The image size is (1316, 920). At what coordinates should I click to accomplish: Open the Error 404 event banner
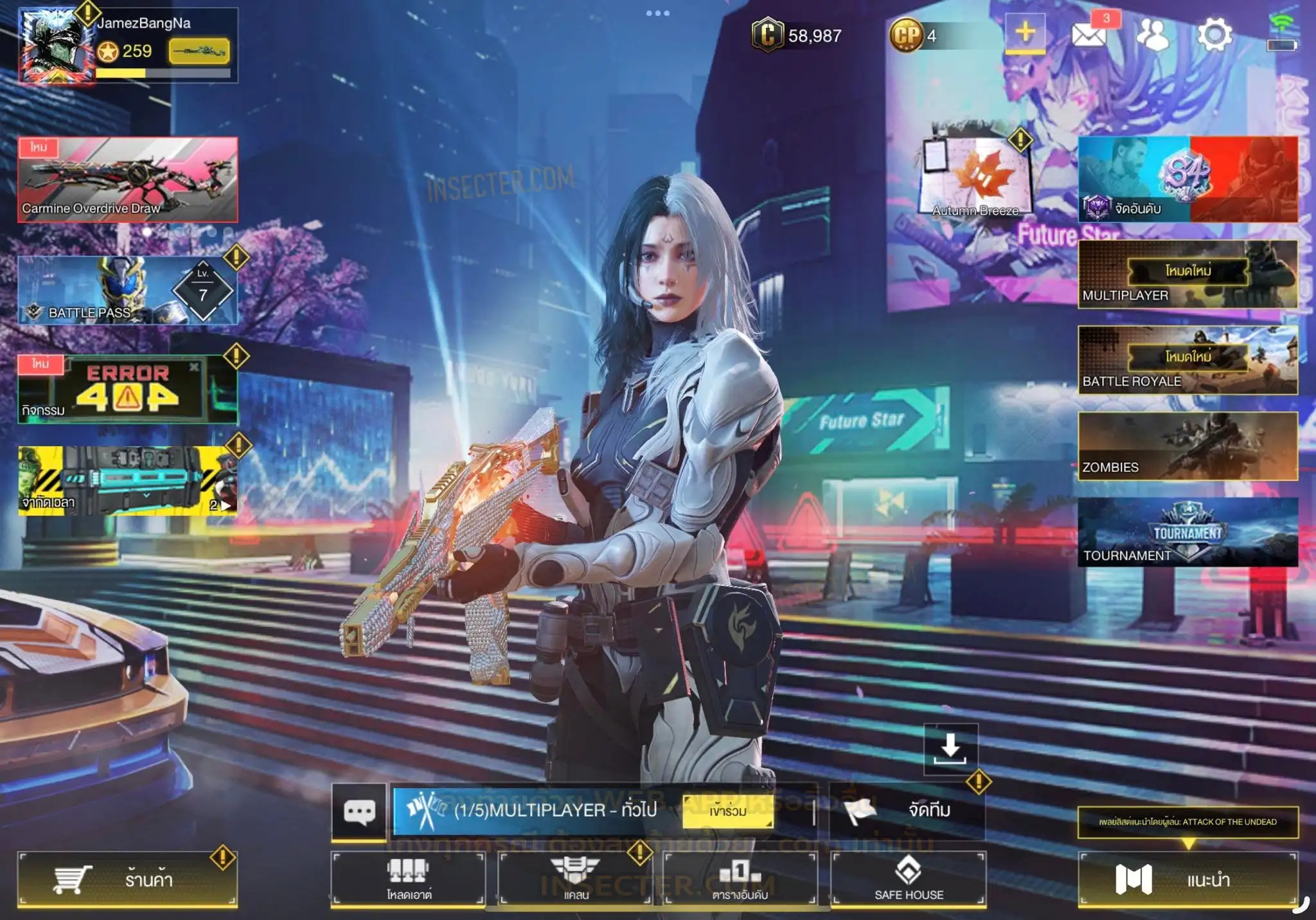coord(127,389)
